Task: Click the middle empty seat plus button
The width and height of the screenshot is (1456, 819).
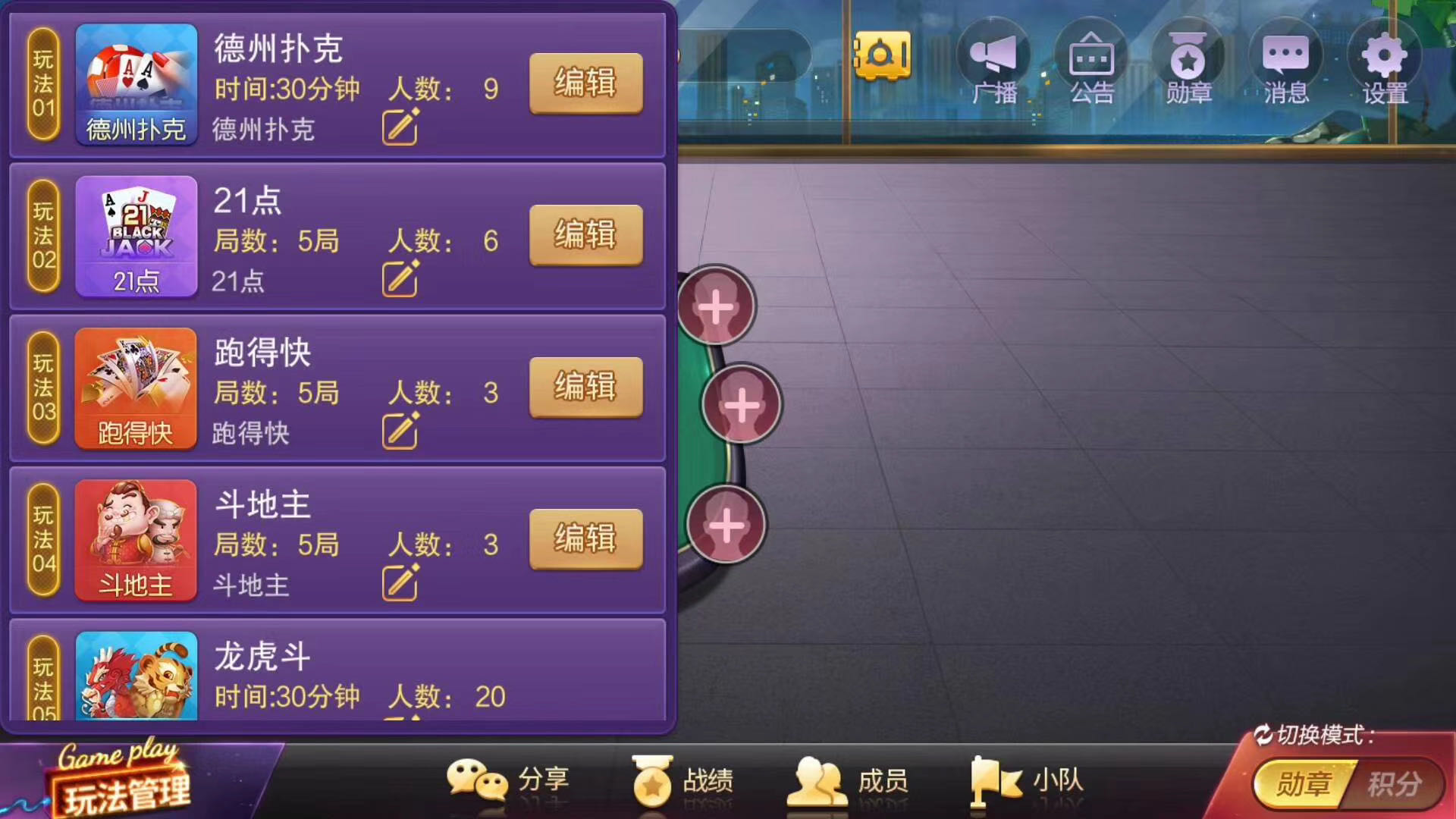Action: tap(742, 406)
